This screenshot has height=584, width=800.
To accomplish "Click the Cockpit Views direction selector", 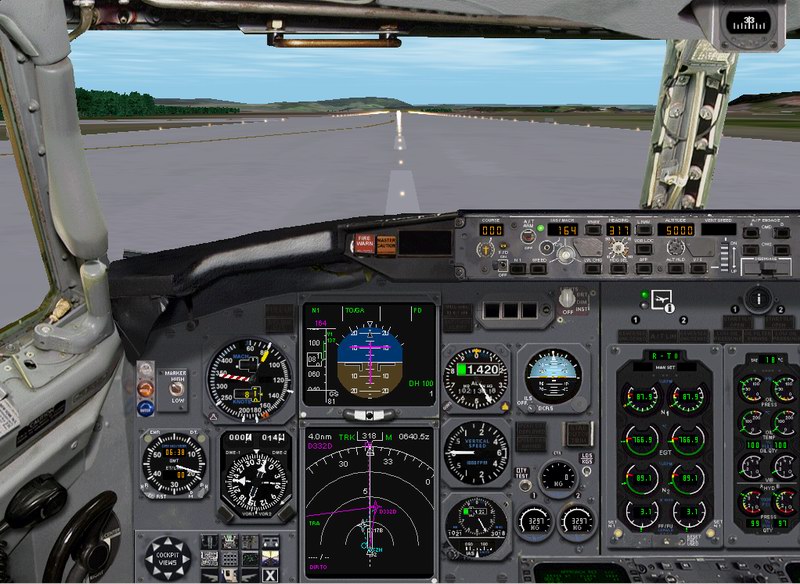I will (166, 556).
